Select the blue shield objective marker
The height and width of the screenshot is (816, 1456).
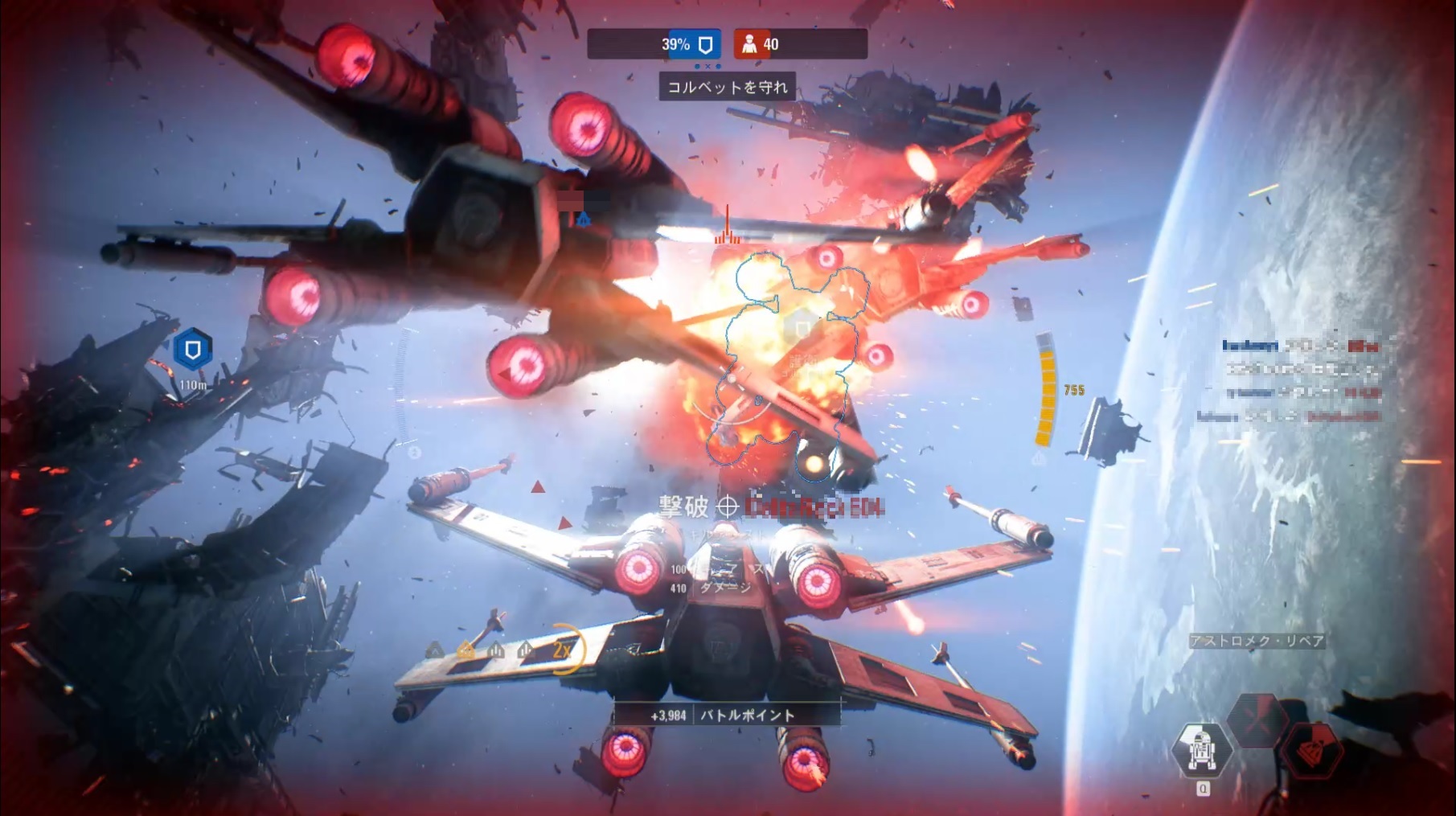192,350
